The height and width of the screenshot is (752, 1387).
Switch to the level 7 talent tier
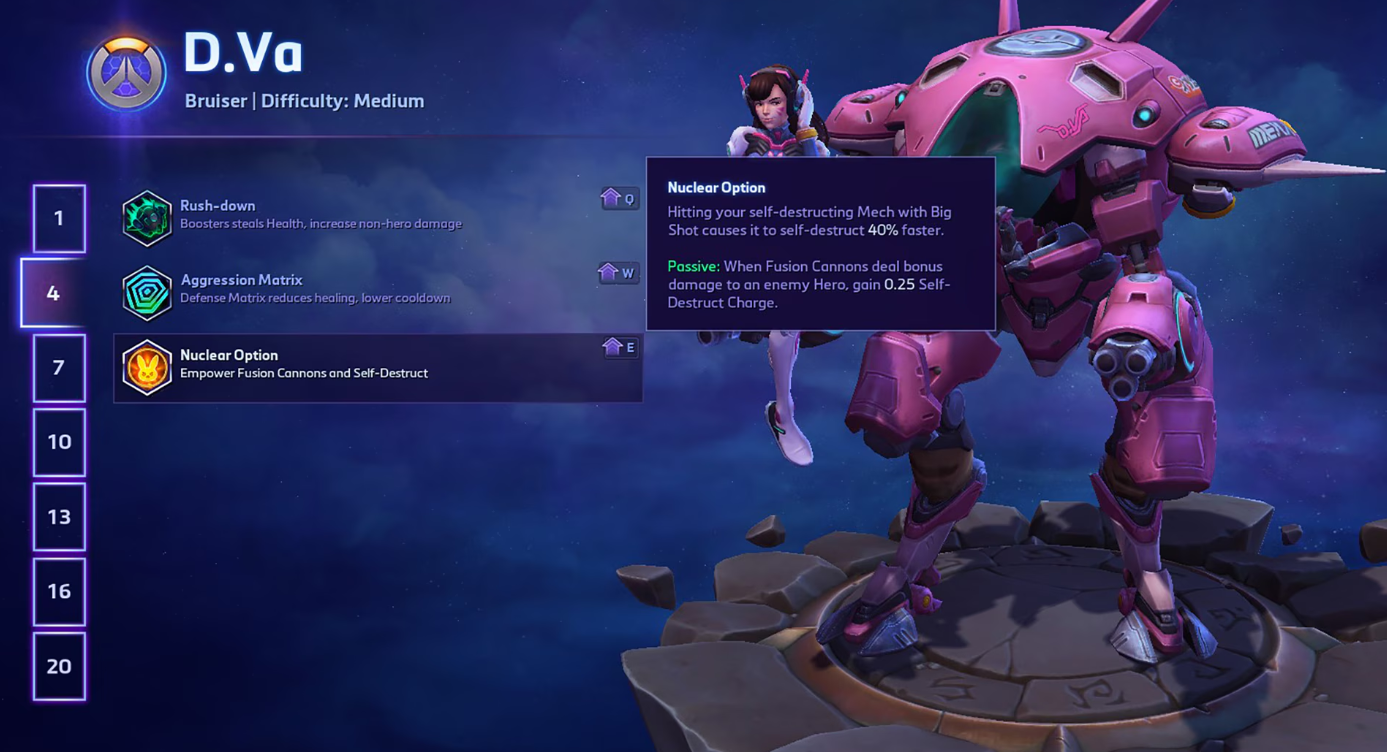click(x=59, y=368)
